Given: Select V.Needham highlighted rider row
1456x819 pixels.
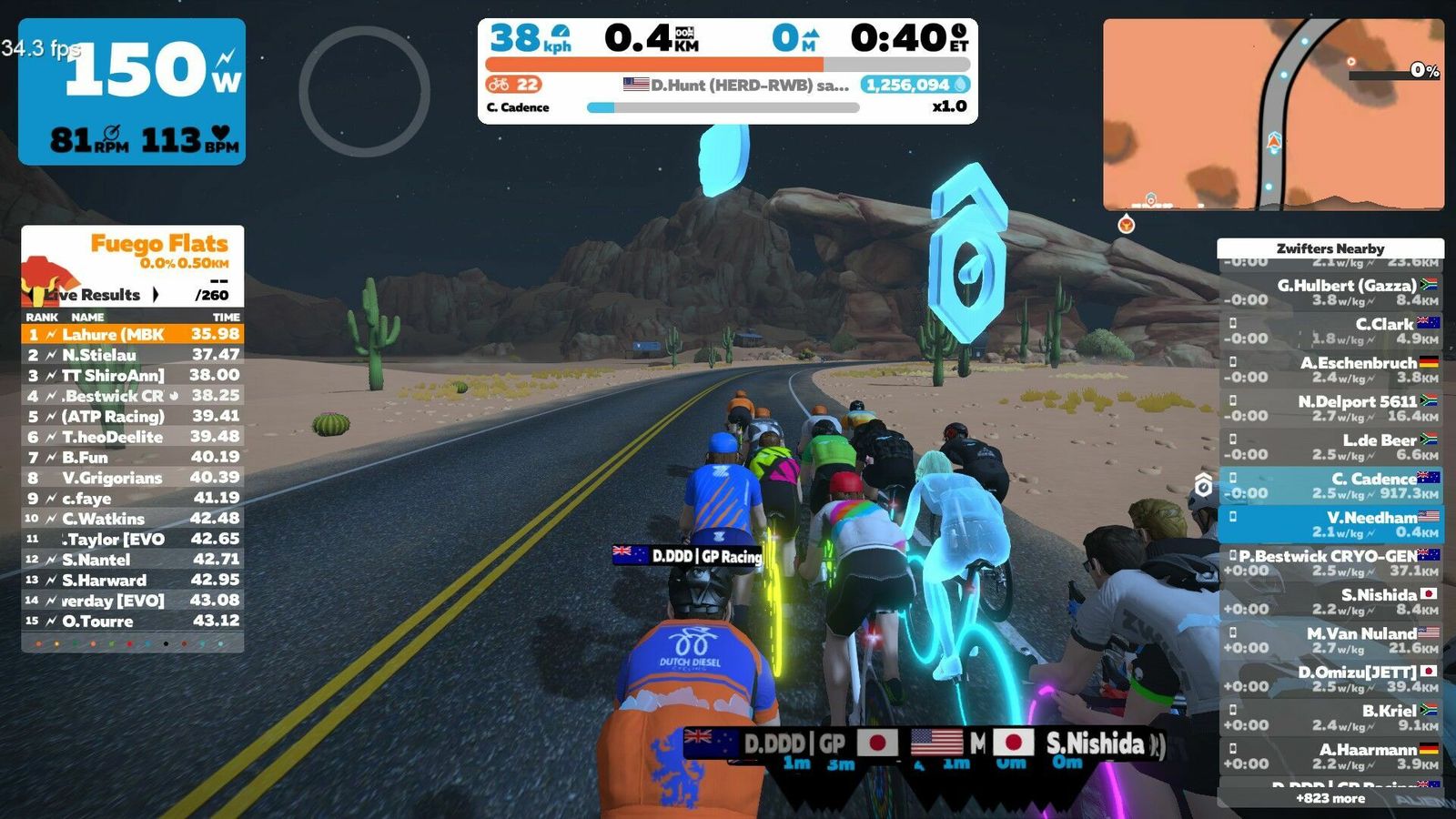Looking at the screenshot, I should tap(1330, 524).
